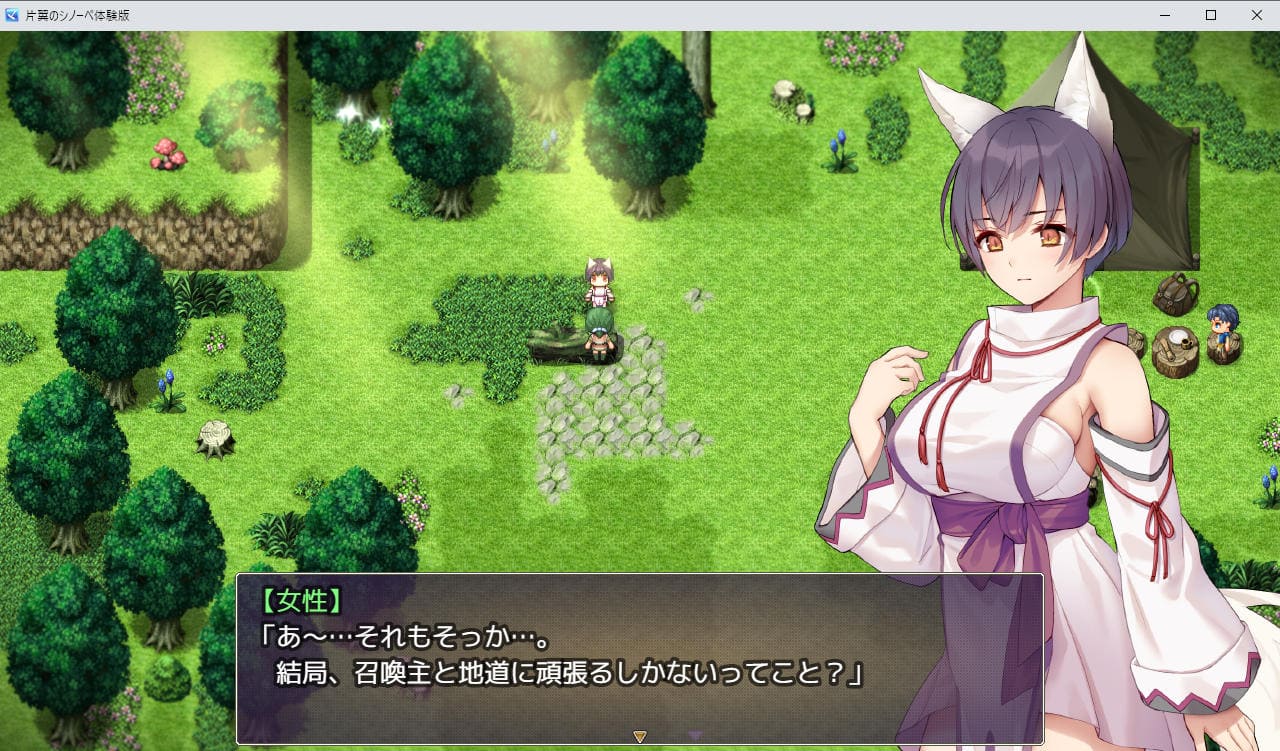Click the dialogue message box
This screenshot has width=1280, height=751.
click(x=639, y=658)
